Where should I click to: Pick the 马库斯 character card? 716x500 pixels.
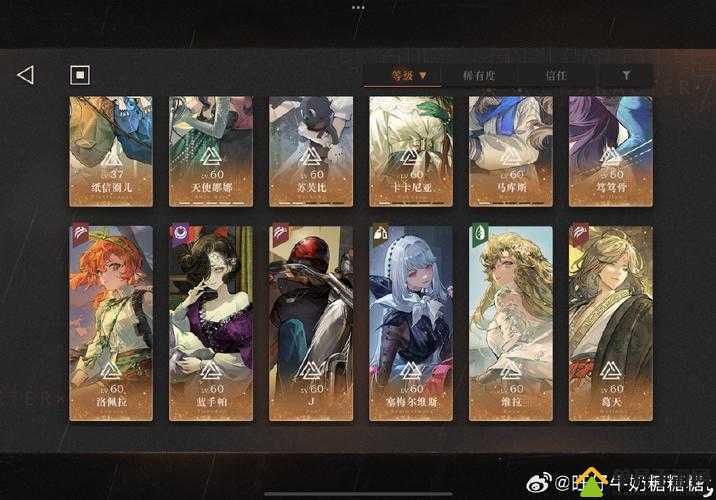510,150
